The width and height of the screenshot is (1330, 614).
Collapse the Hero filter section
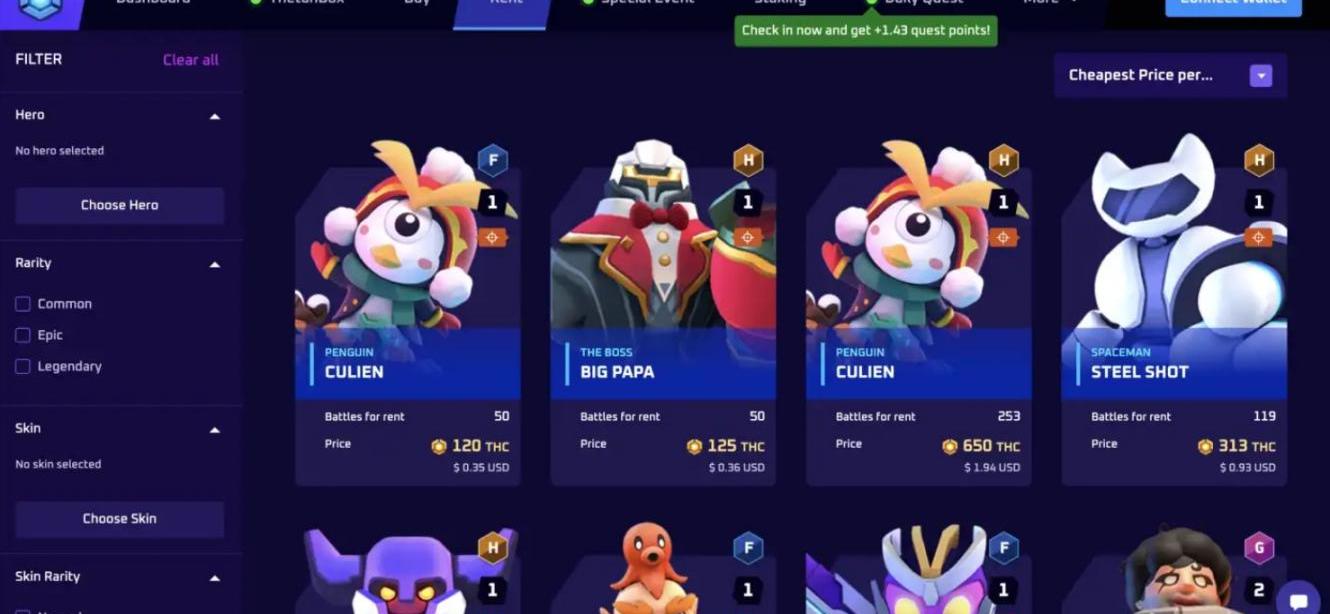[214, 116]
